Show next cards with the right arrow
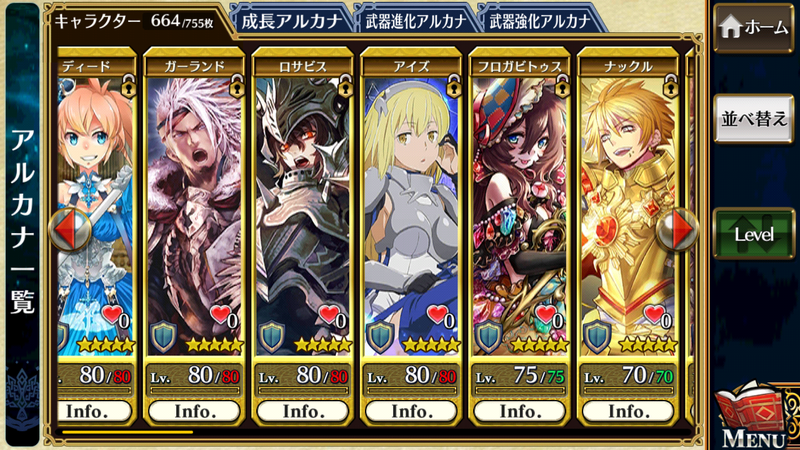800x450 pixels. pos(684,229)
